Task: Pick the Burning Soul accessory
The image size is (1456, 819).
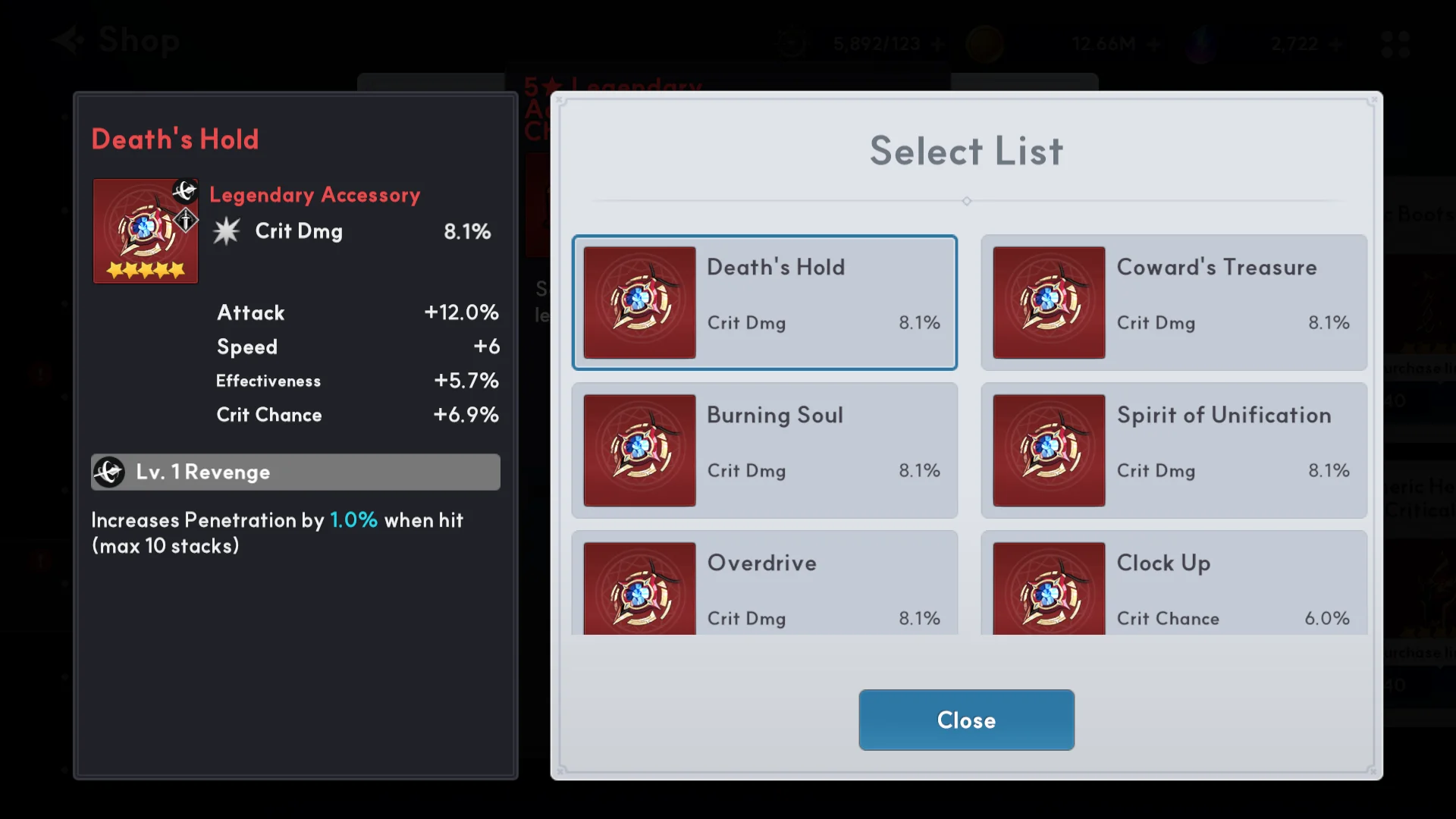Action: coord(764,450)
